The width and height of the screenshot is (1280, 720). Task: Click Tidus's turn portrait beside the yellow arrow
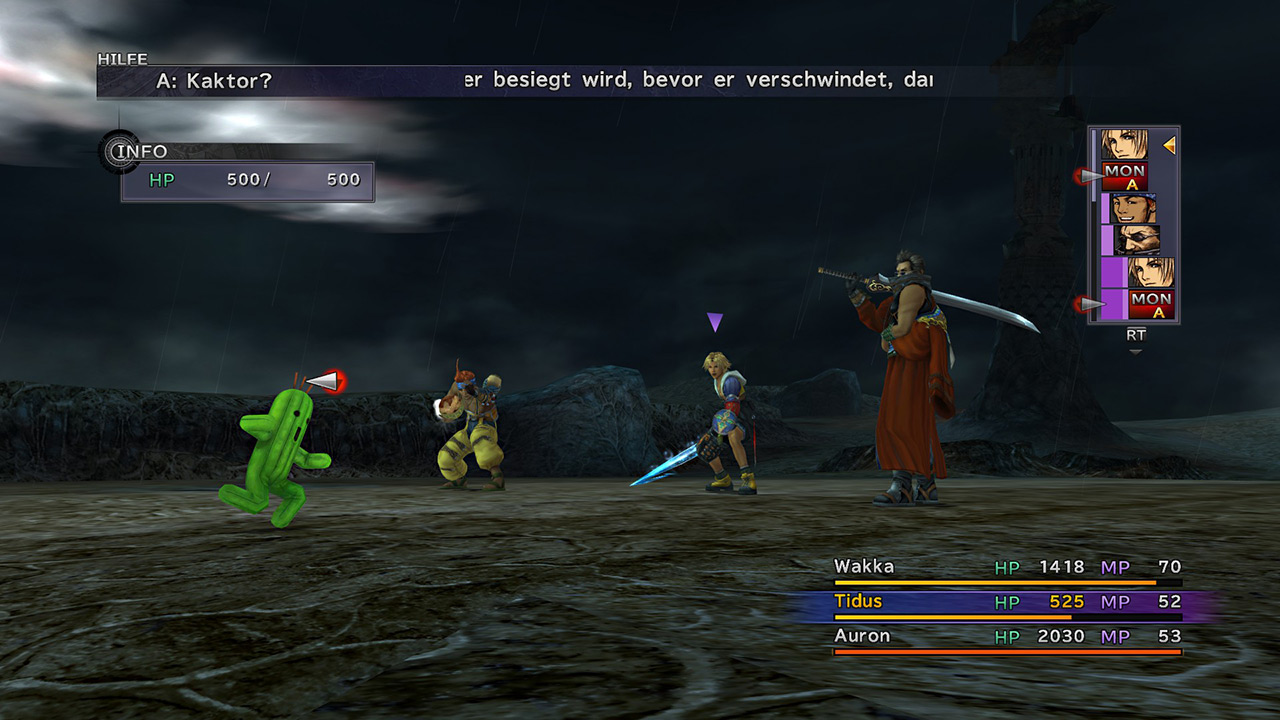pyautogui.click(x=1125, y=145)
